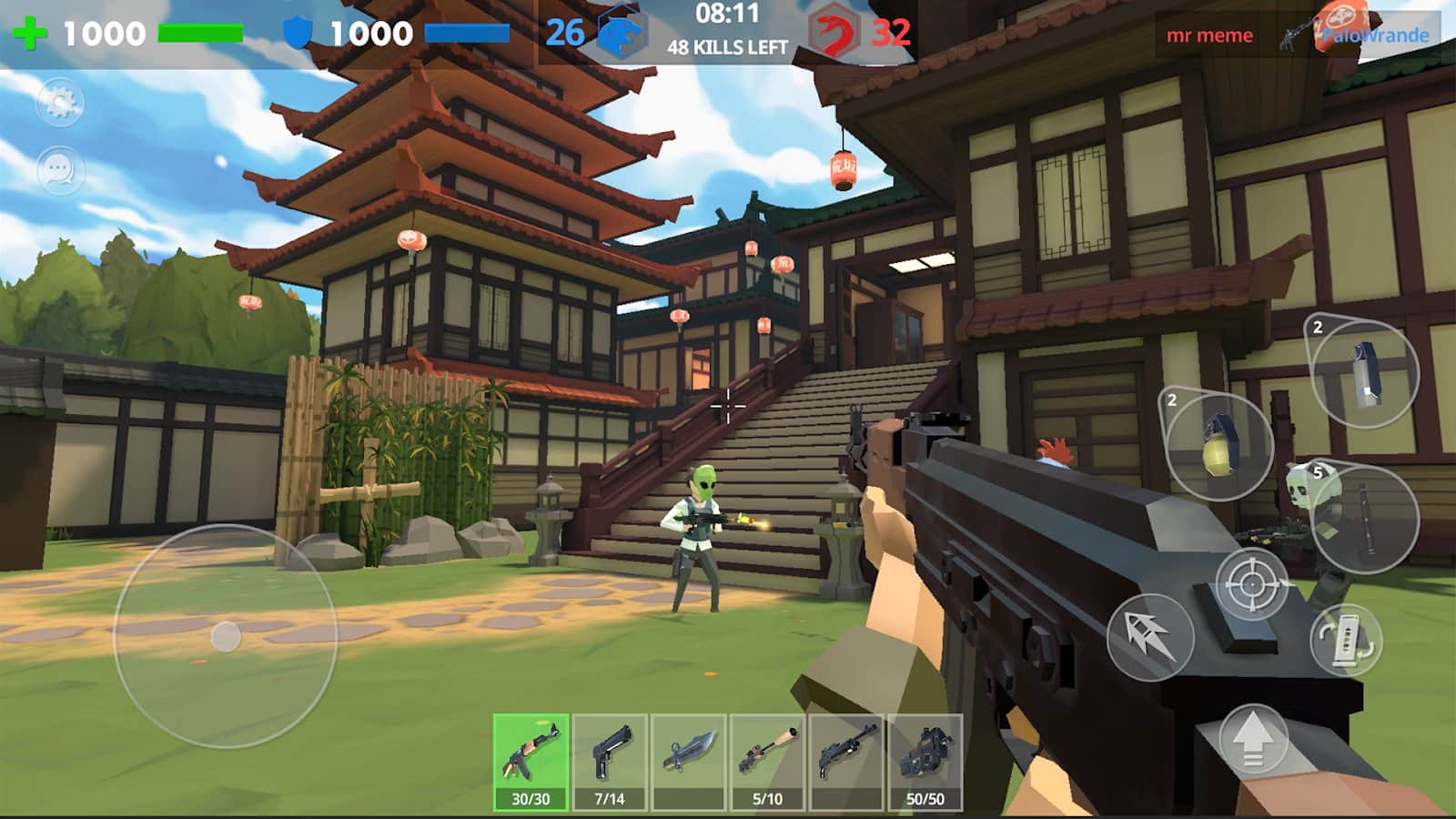Open the chat speech bubble
1456x819 pixels.
pos(60,169)
